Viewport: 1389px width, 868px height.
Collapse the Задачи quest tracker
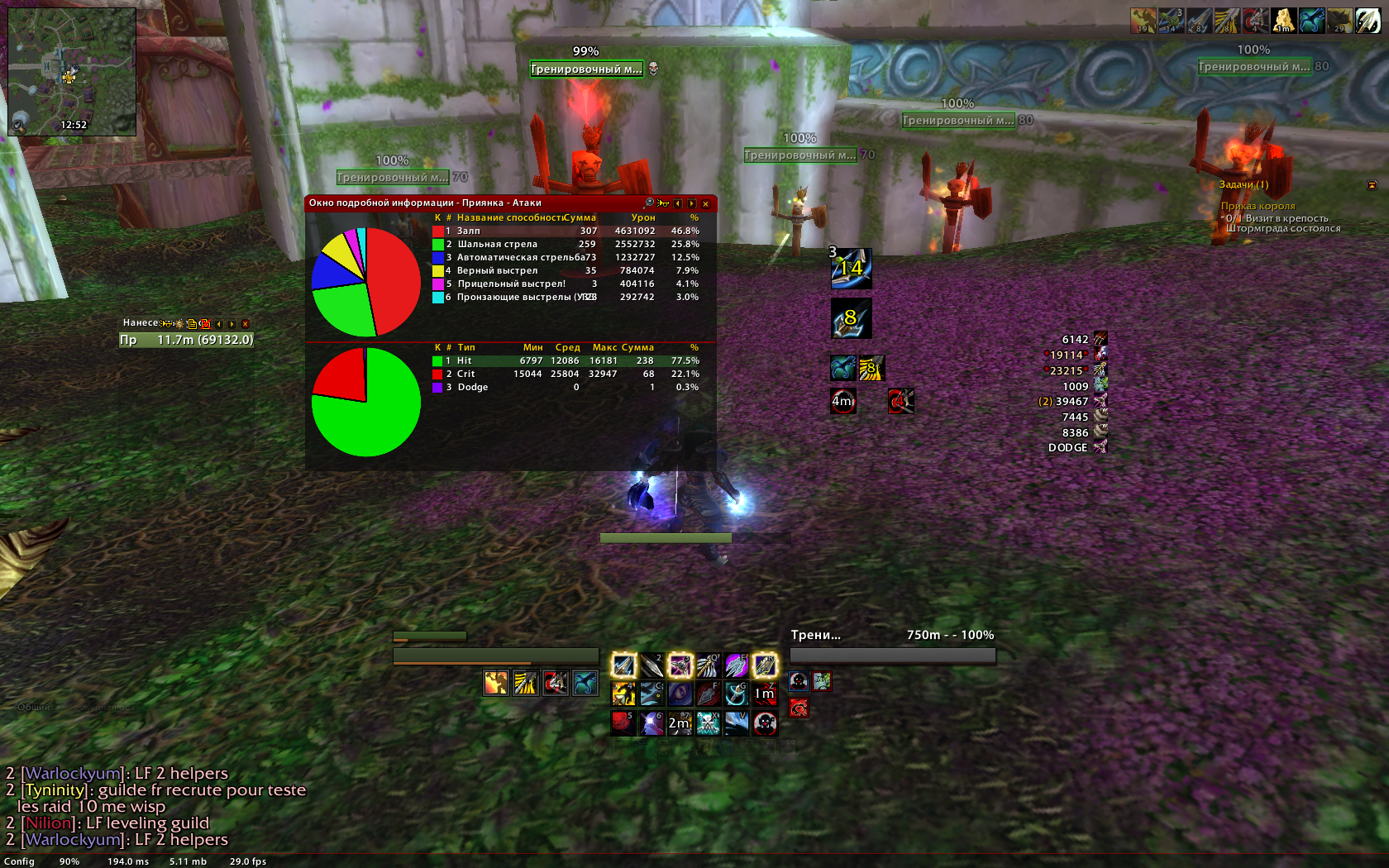point(1372,185)
